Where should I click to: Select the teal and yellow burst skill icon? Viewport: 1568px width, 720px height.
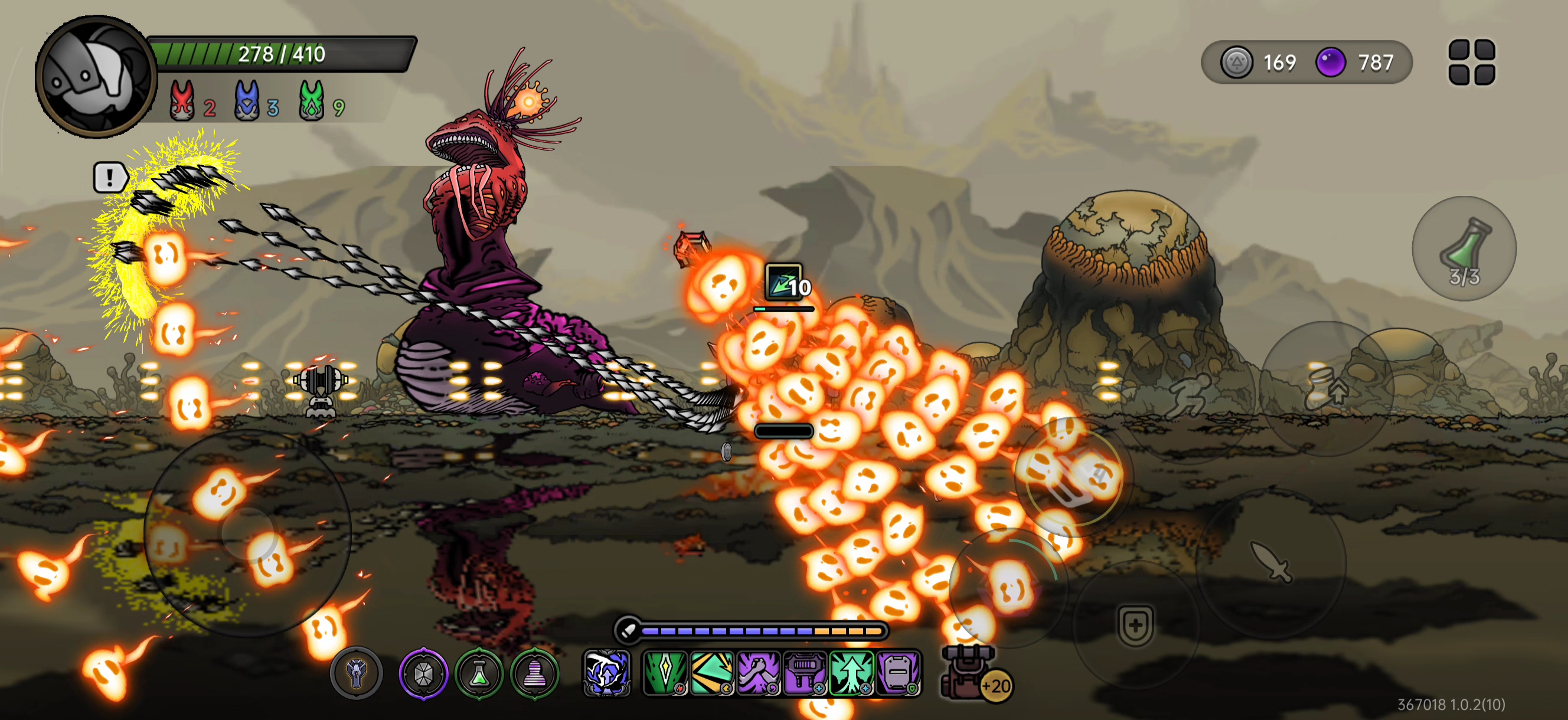[x=711, y=673]
